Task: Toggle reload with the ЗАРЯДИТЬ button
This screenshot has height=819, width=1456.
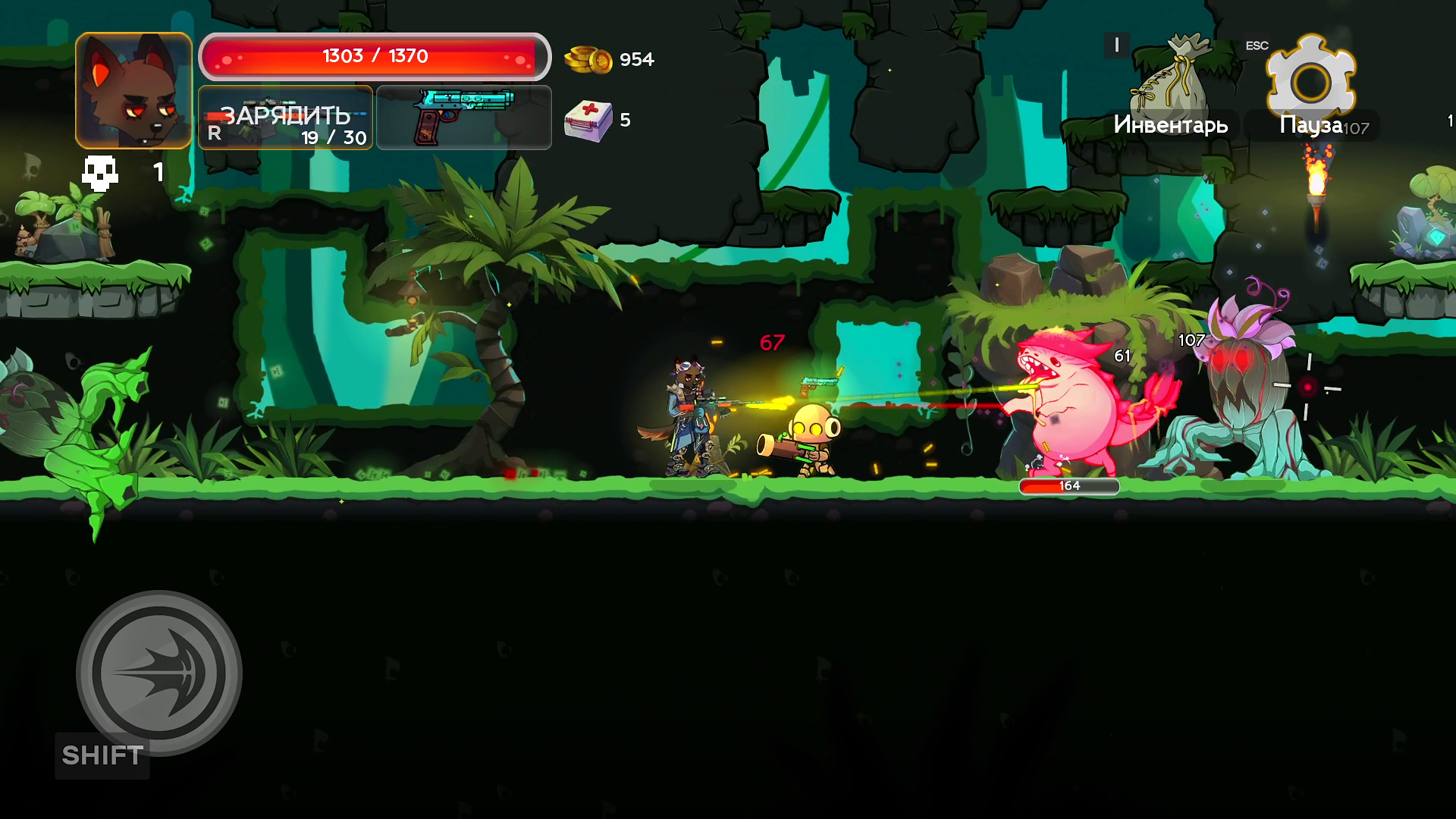Action: 284,118
